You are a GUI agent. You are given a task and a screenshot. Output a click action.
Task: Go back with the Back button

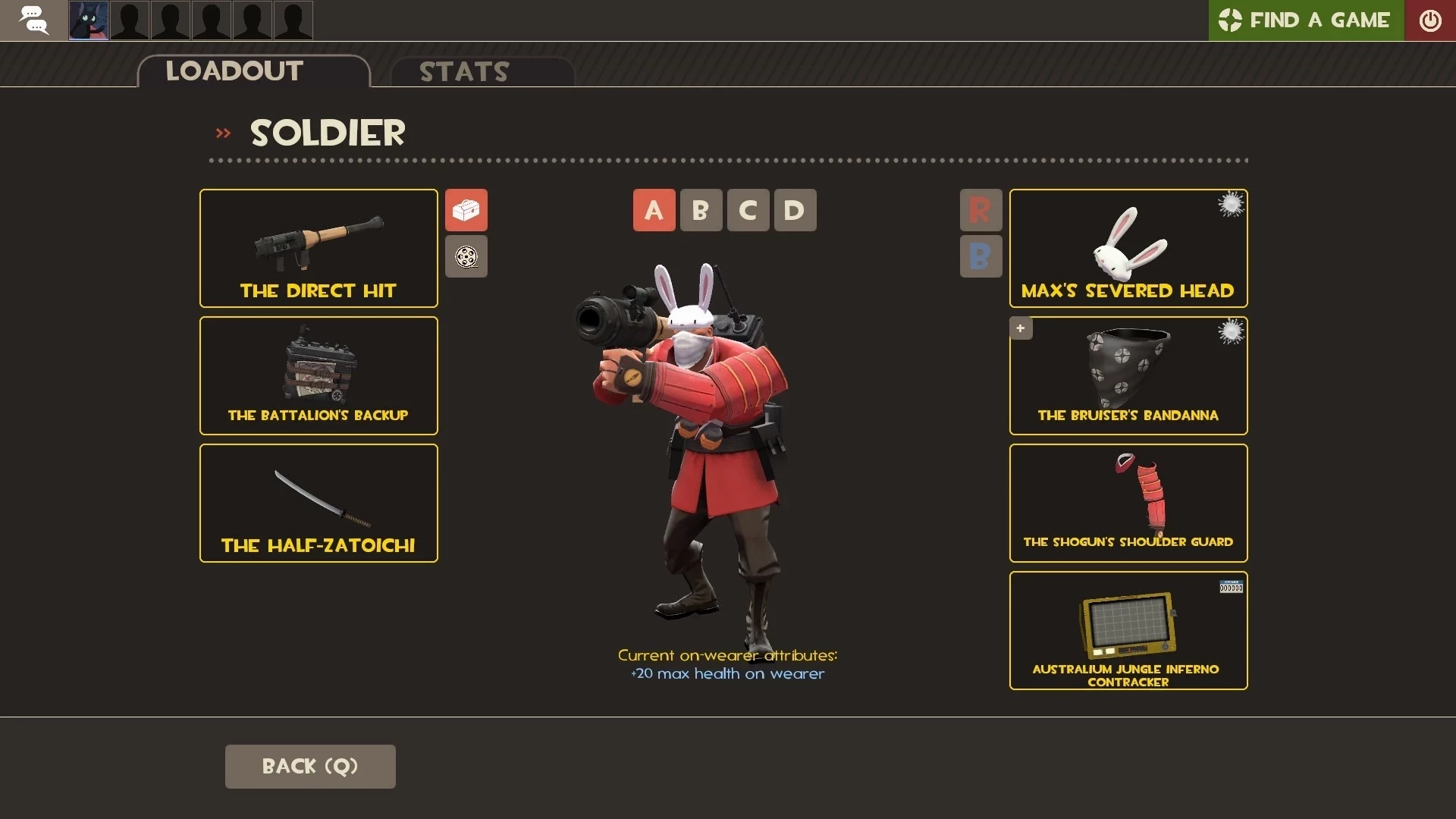coord(309,766)
